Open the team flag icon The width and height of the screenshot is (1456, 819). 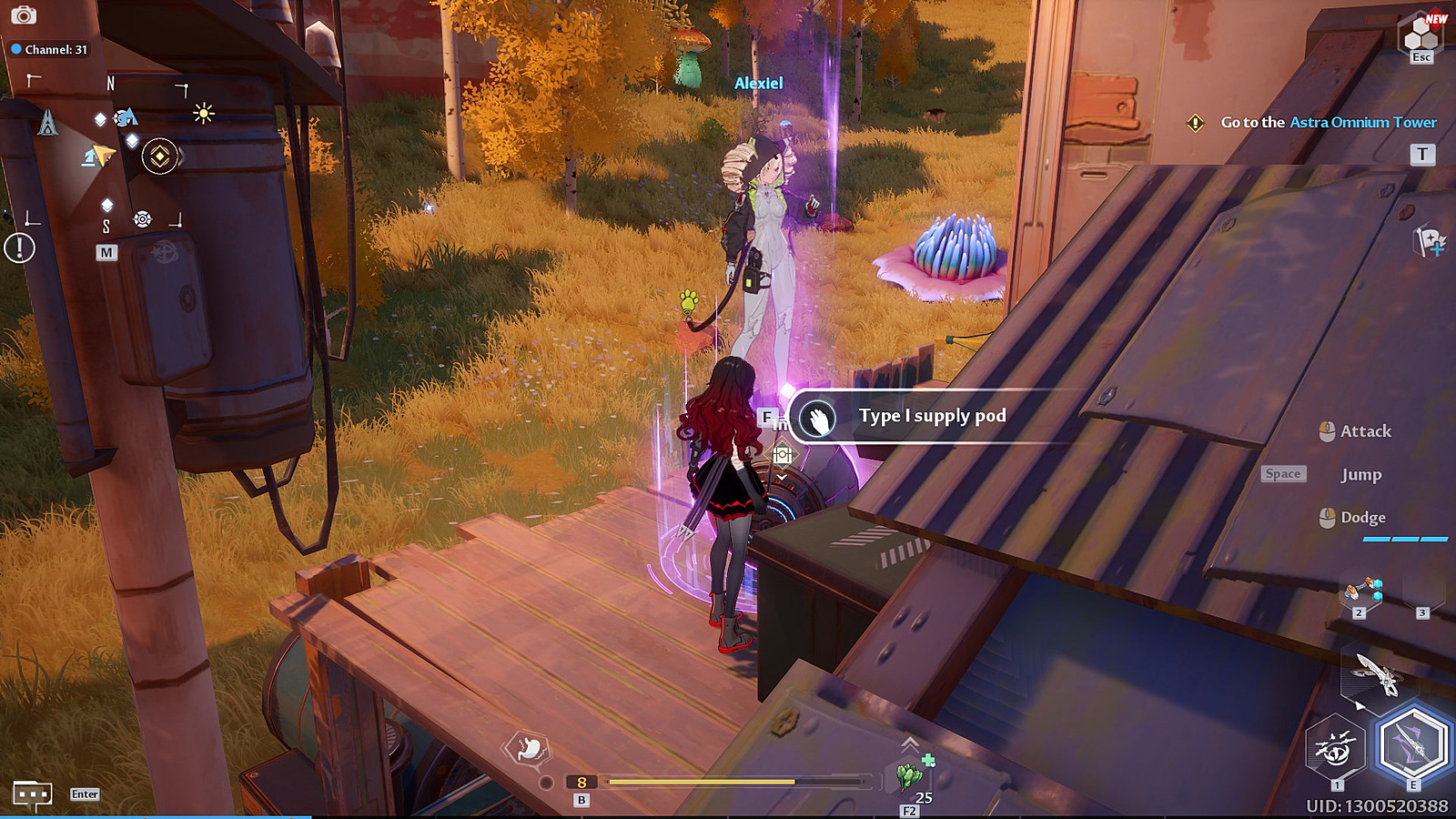(1429, 241)
